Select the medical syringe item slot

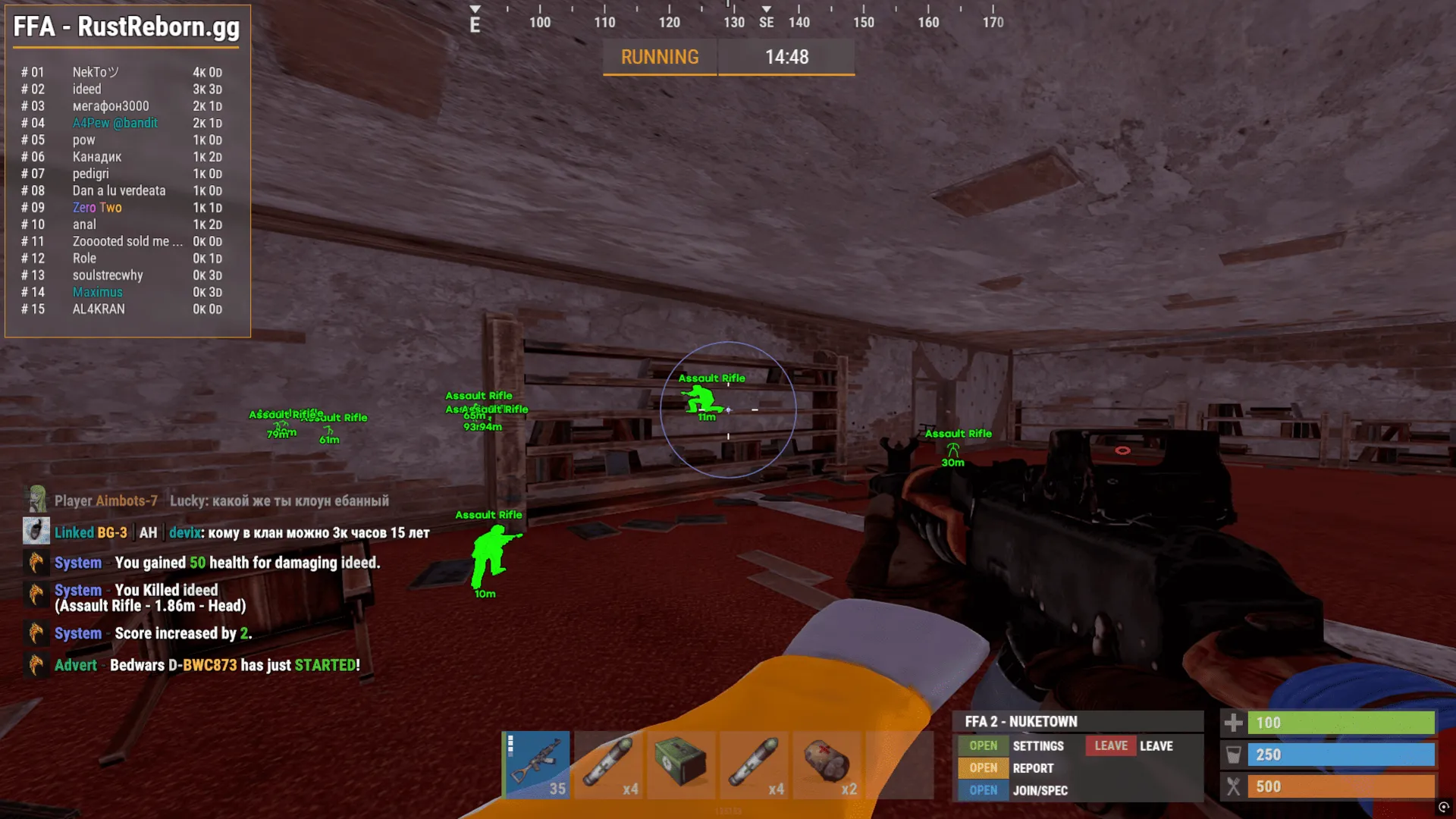(609, 764)
